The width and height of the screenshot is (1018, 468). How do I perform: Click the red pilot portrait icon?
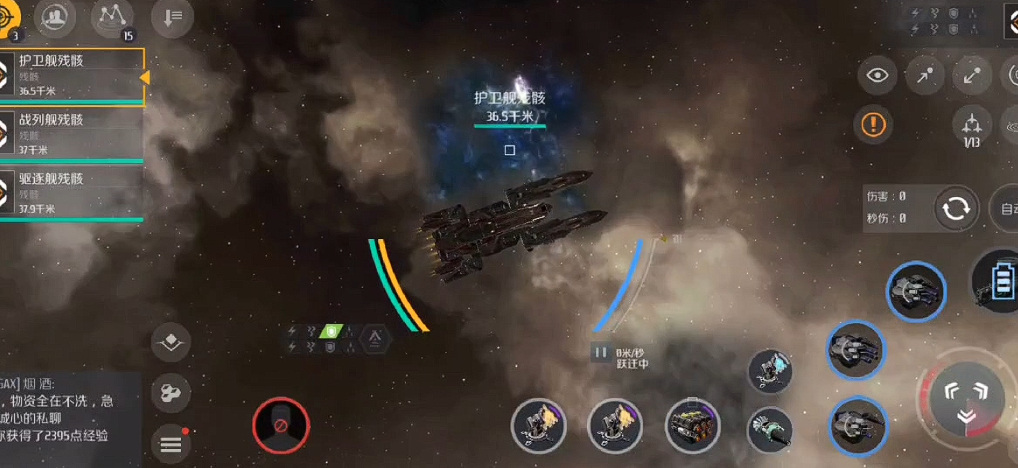281,425
